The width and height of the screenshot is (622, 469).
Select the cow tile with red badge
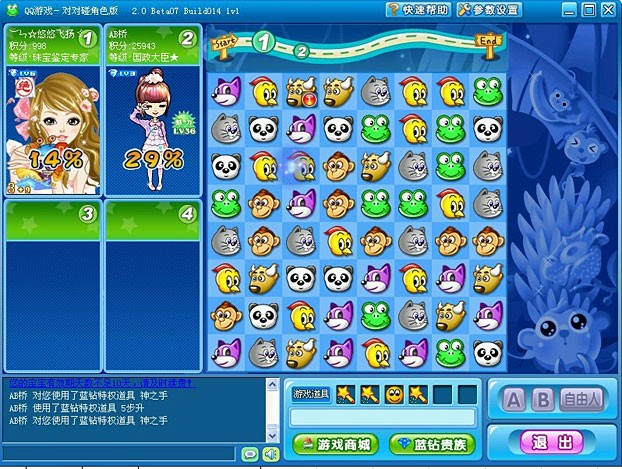coord(300,93)
